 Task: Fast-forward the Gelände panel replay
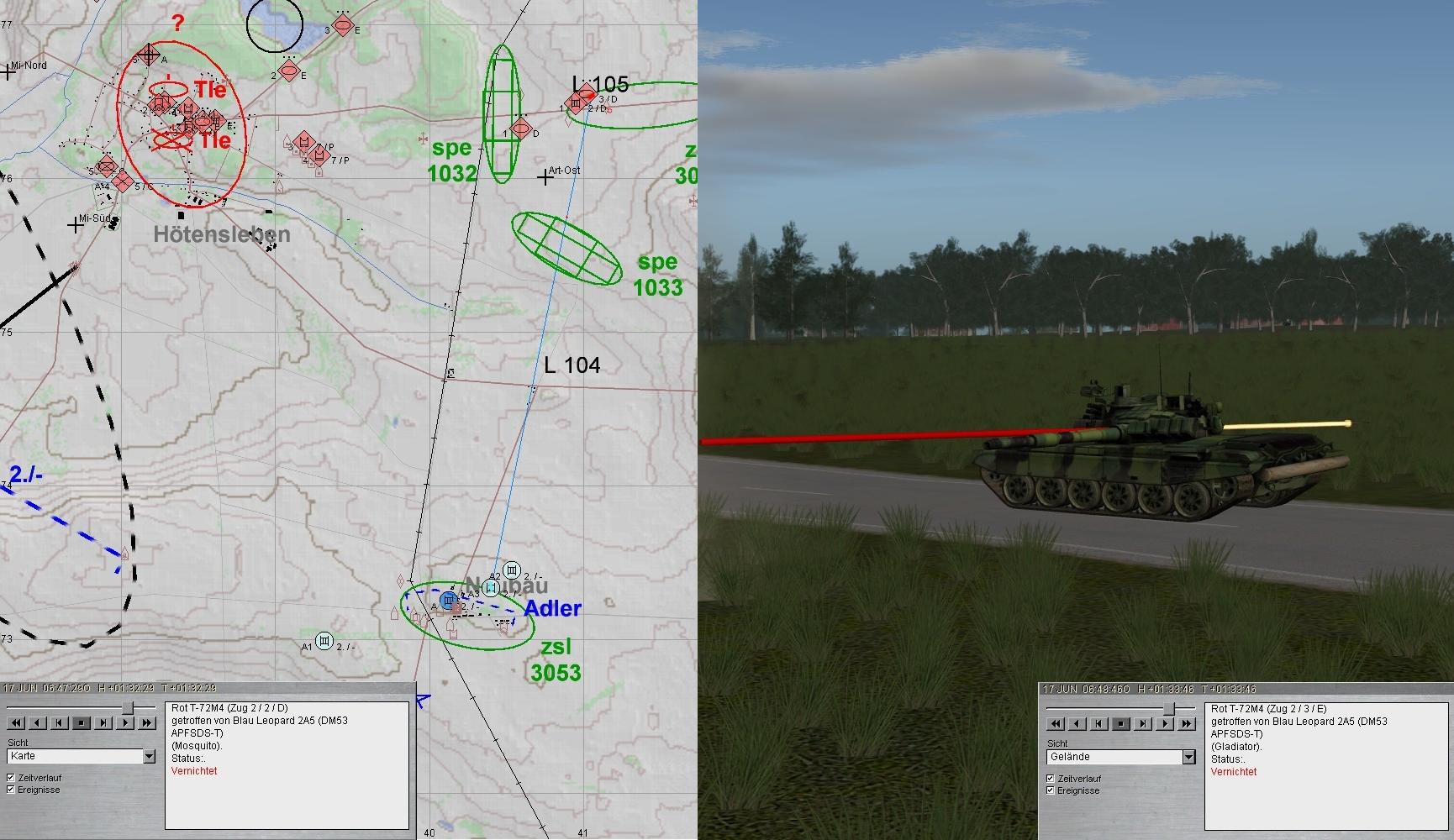(1187, 723)
